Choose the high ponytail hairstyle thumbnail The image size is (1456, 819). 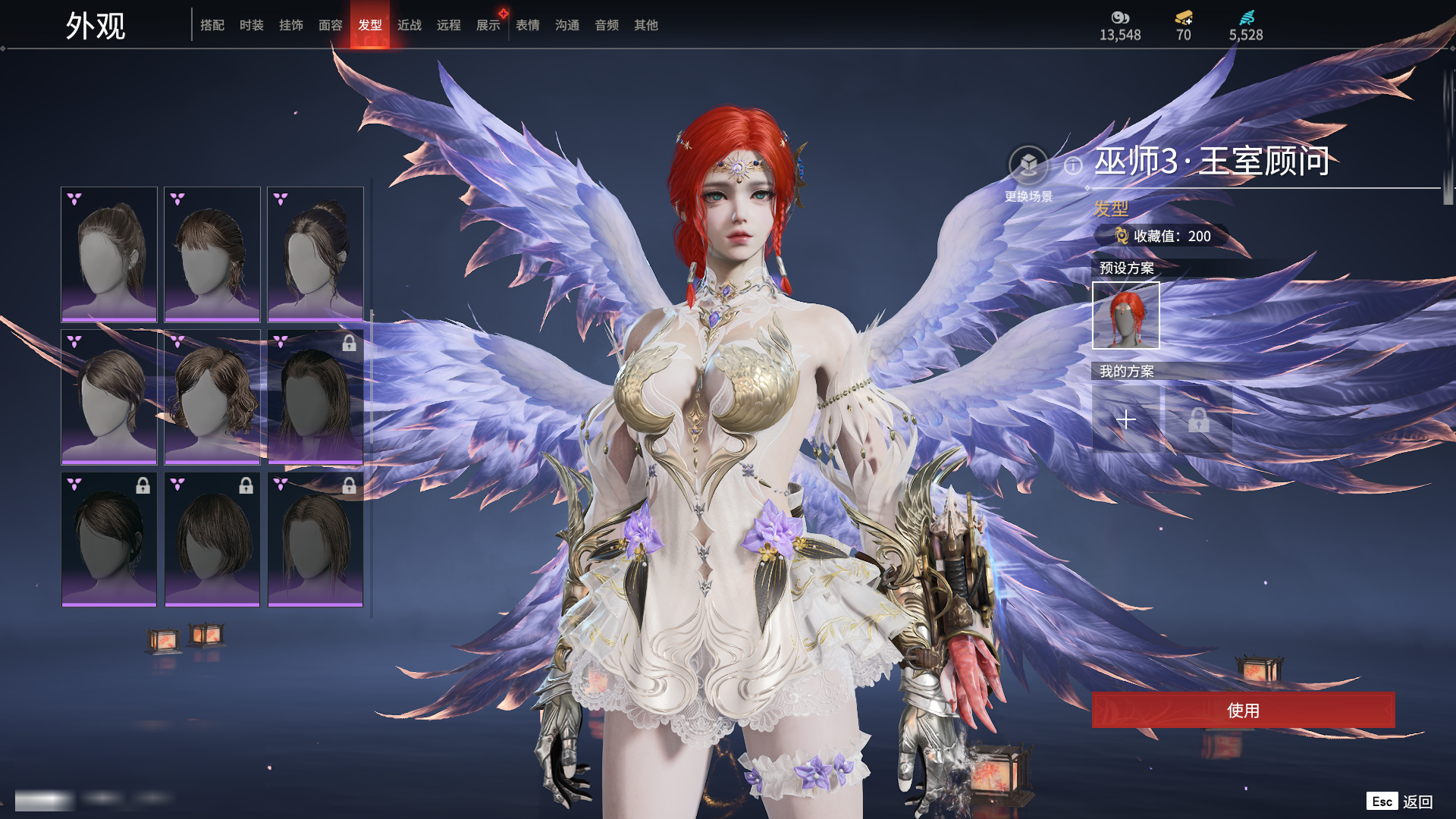click(109, 254)
